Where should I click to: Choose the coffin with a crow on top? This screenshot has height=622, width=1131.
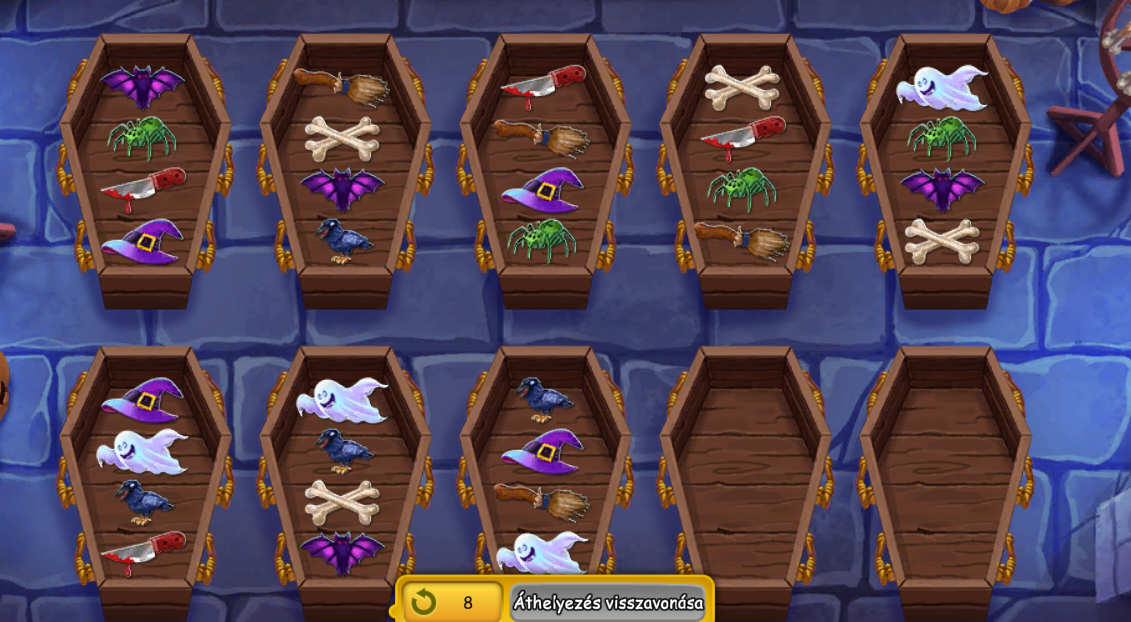[x=545, y=480]
